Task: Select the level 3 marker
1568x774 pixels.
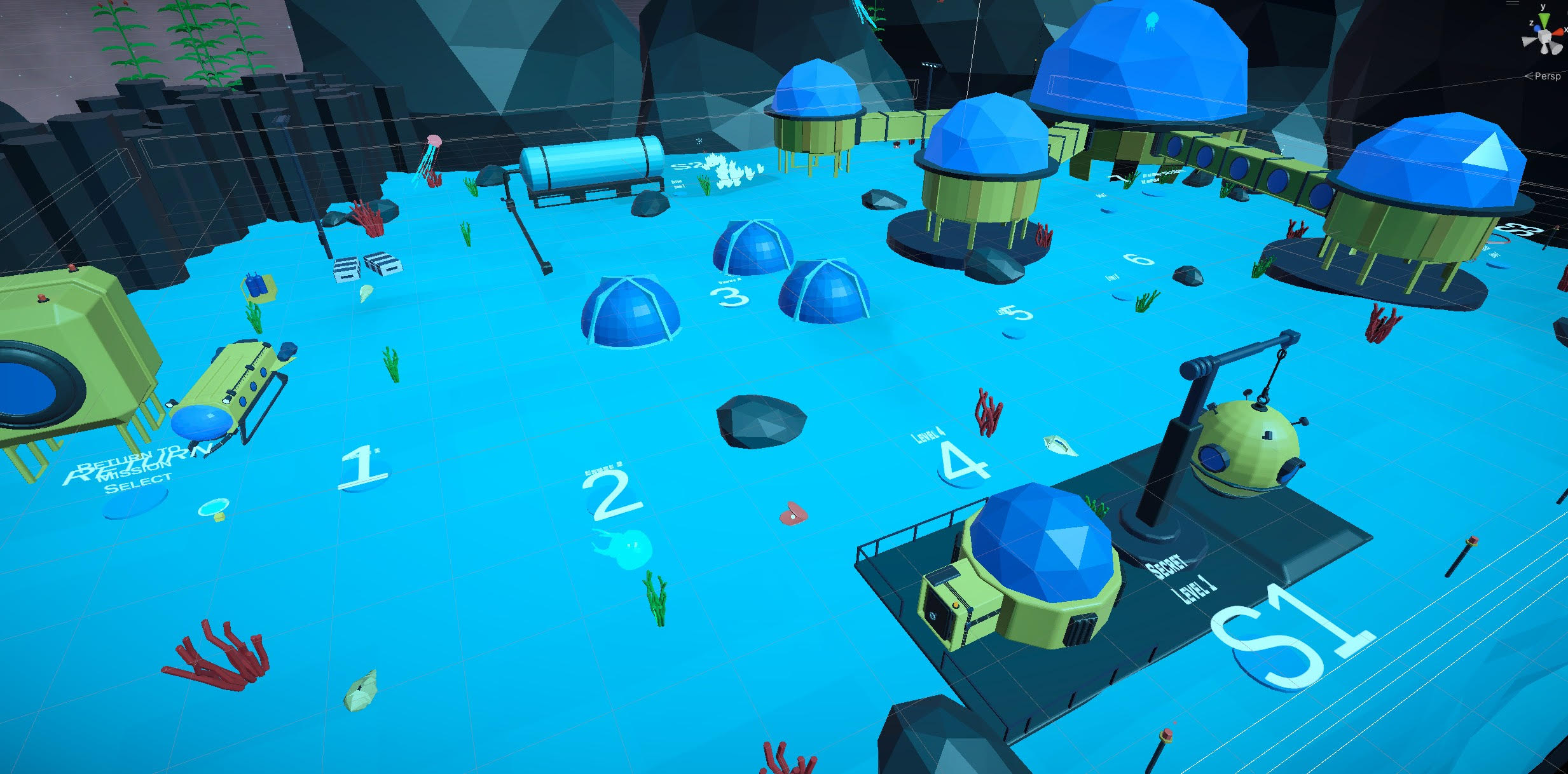Action: pos(730,297)
